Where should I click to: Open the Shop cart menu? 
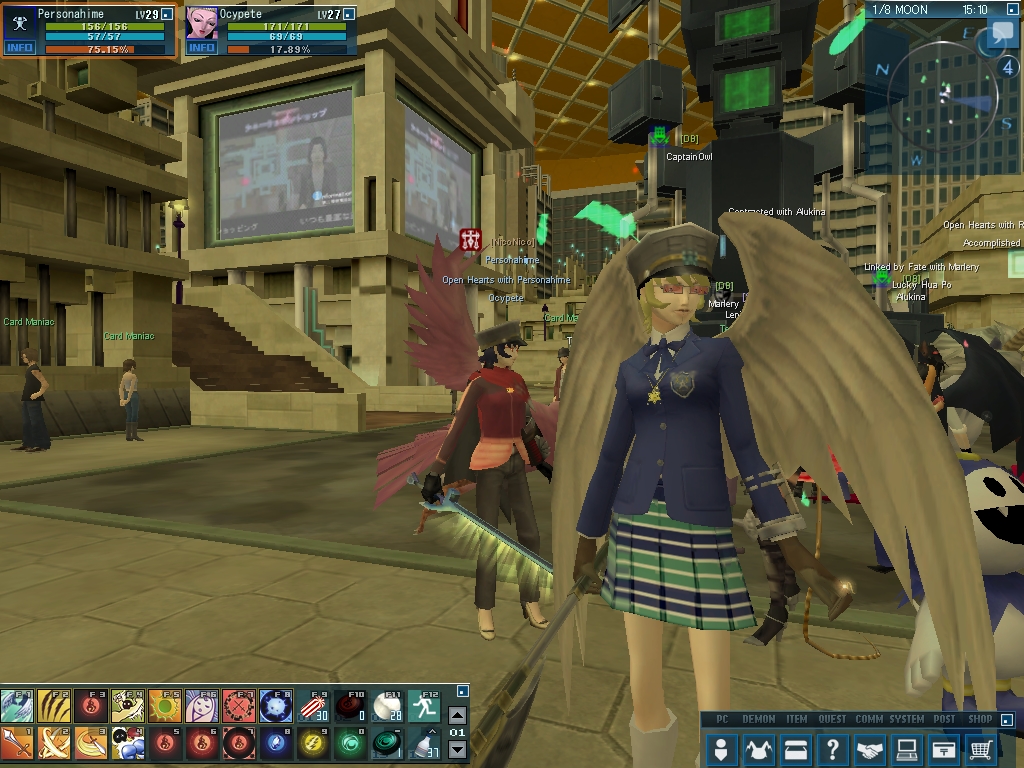pos(981,748)
